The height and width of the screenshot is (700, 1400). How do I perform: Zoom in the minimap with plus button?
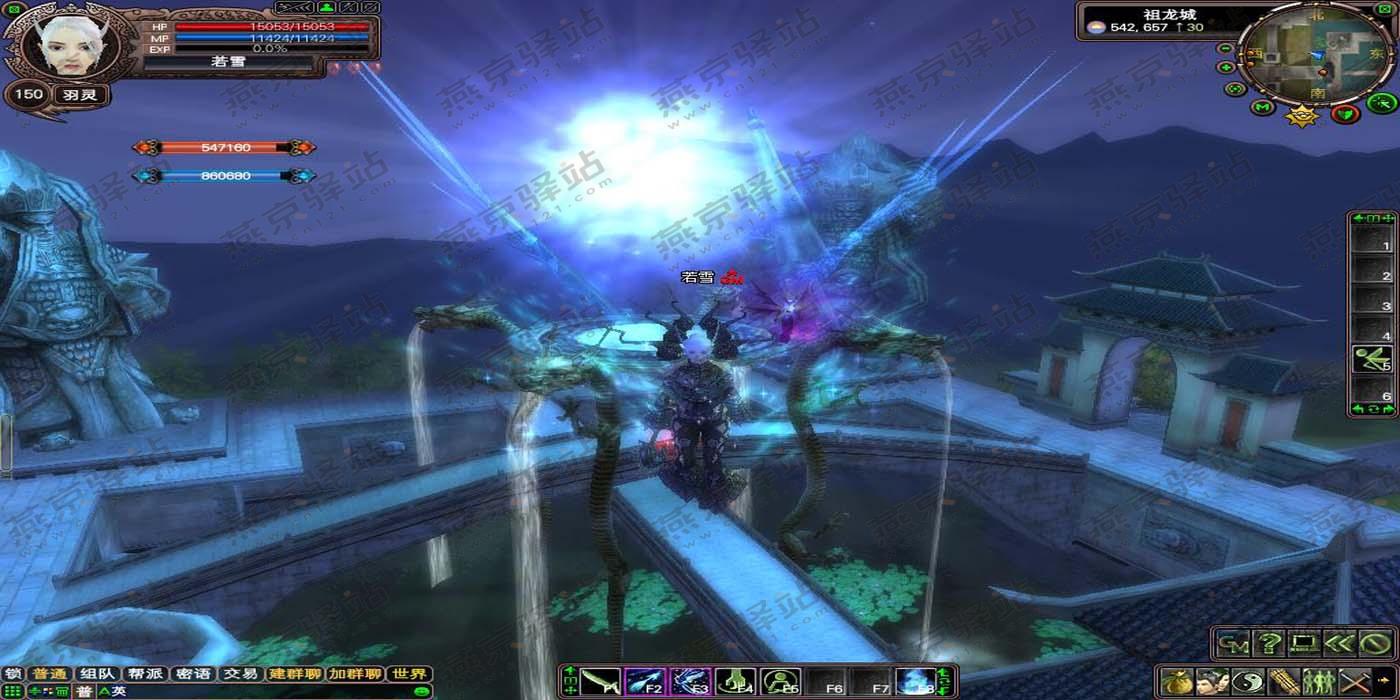[x=1225, y=67]
